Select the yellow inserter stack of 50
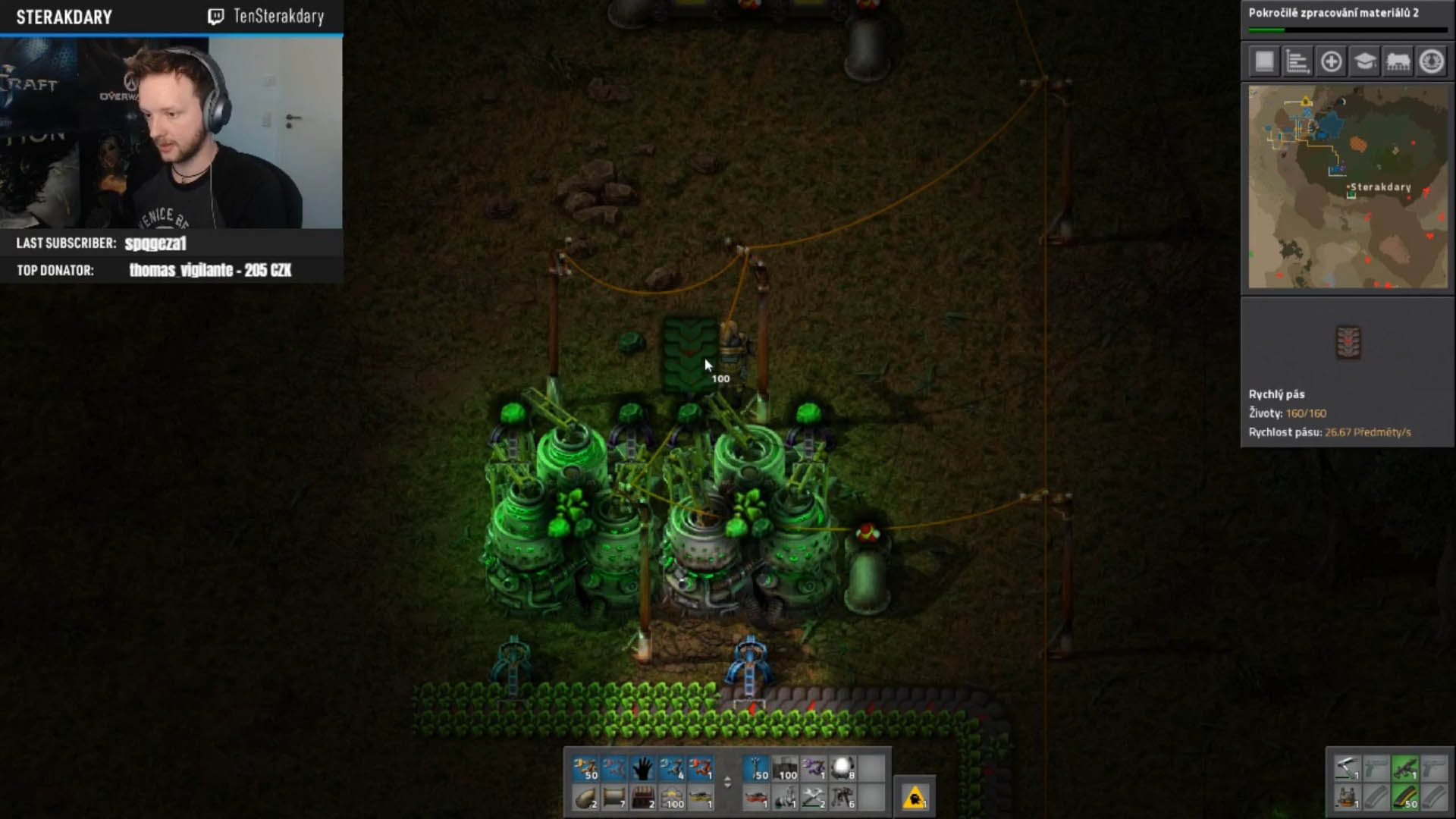 click(x=585, y=768)
